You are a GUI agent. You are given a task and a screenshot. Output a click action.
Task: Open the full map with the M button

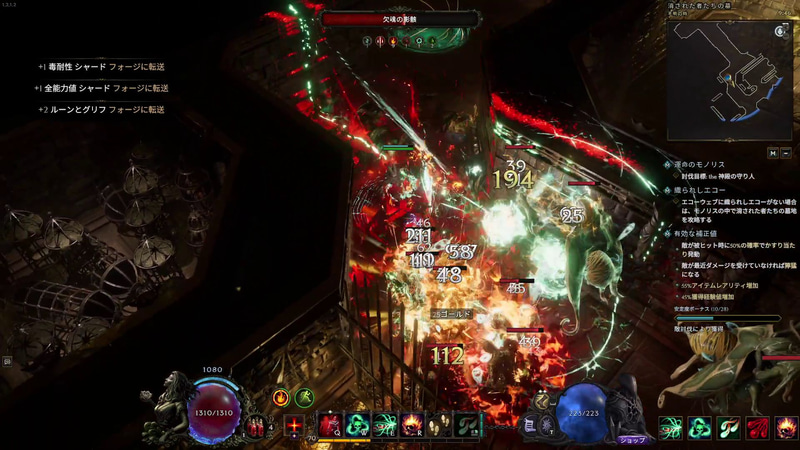tap(773, 153)
